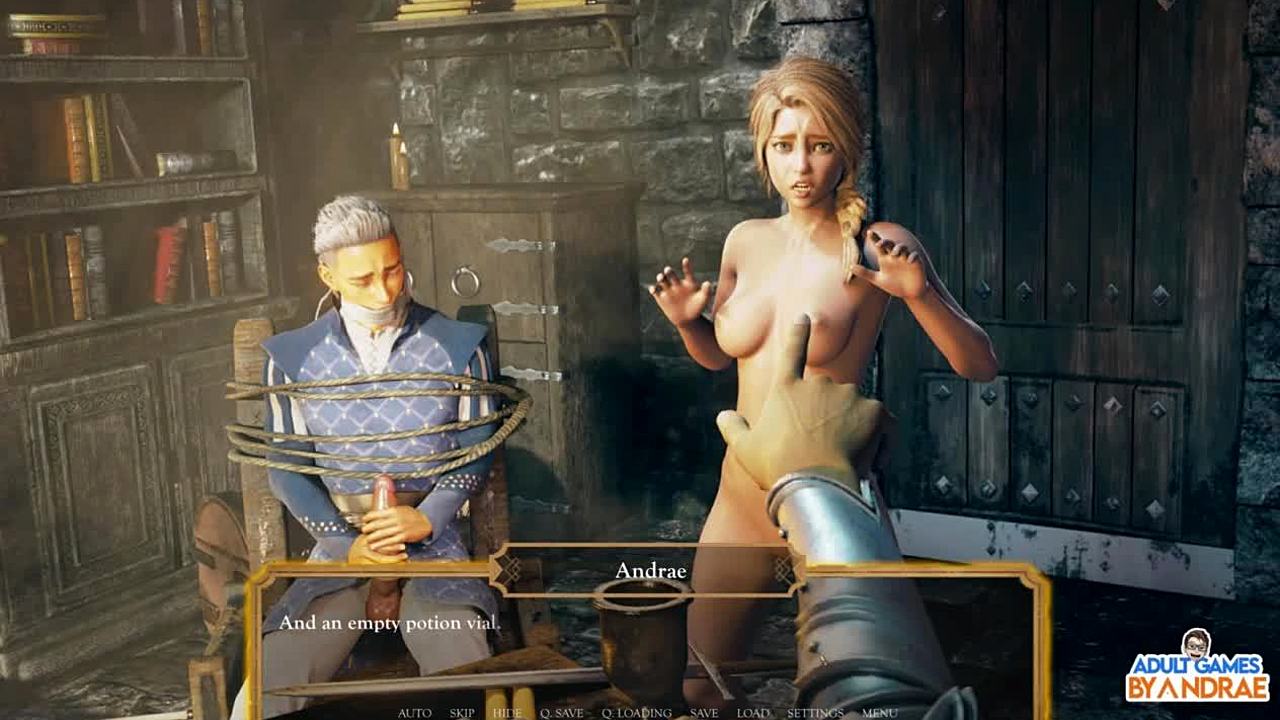
Task: Quick save with Q.SAVE
Action: click(x=561, y=713)
